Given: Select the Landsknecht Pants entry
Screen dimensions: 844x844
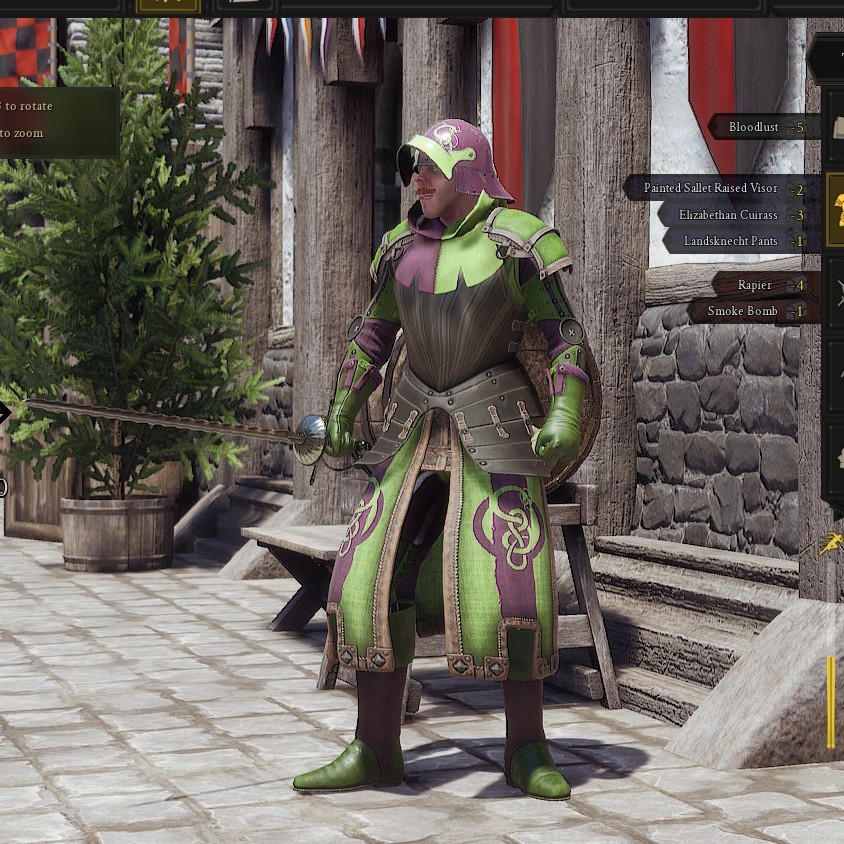Looking at the screenshot, I should click(737, 241).
